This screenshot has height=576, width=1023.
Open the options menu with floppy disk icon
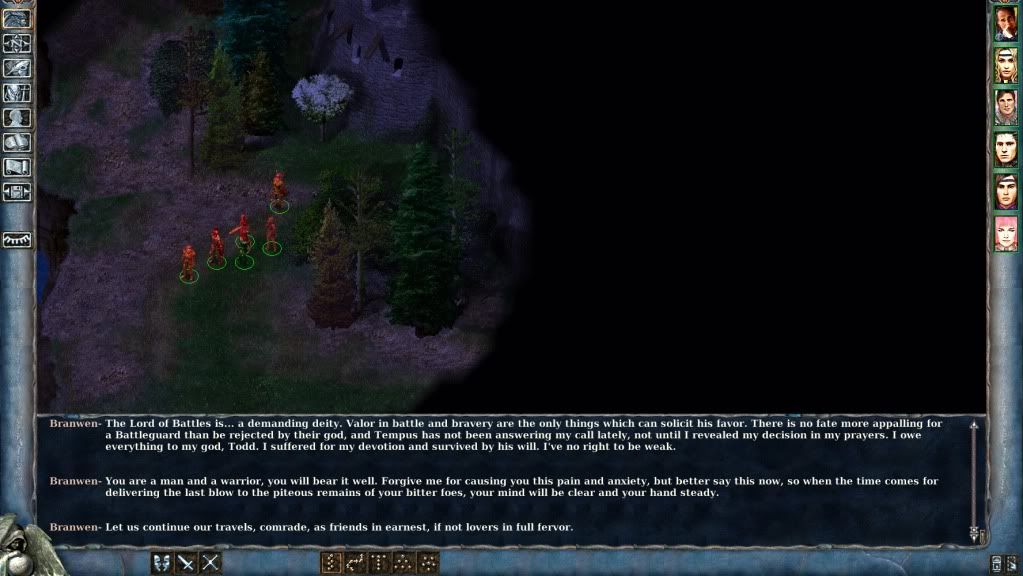coord(17,192)
